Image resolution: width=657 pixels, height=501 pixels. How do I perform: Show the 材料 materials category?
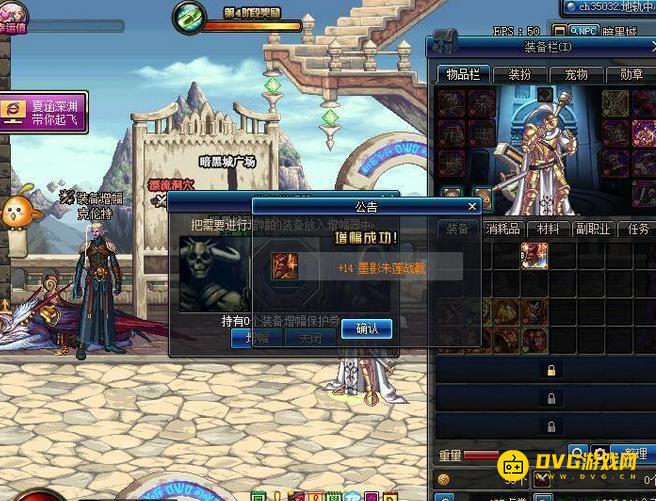click(548, 229)
